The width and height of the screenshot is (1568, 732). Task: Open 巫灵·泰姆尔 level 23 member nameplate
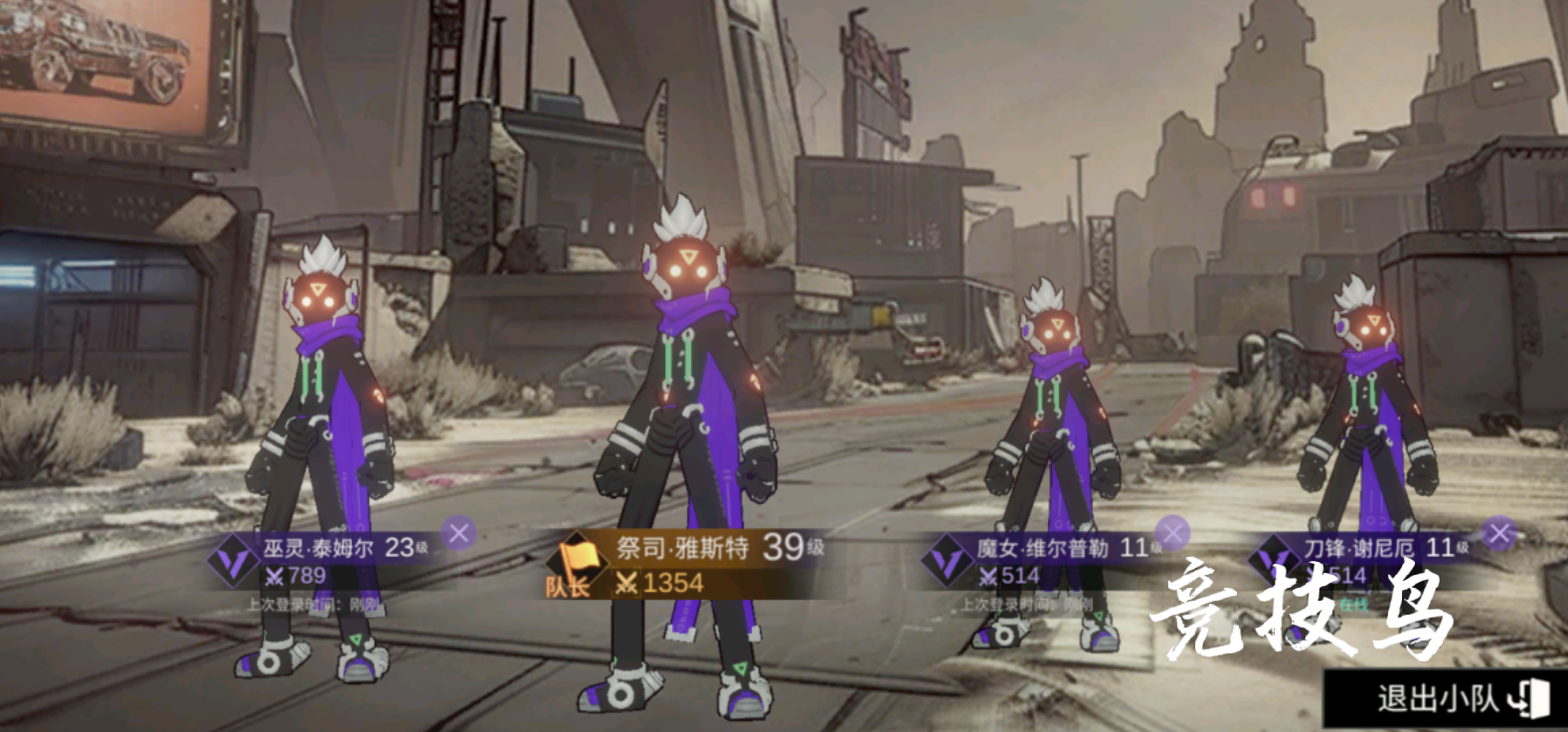click(x=328, y=560)
